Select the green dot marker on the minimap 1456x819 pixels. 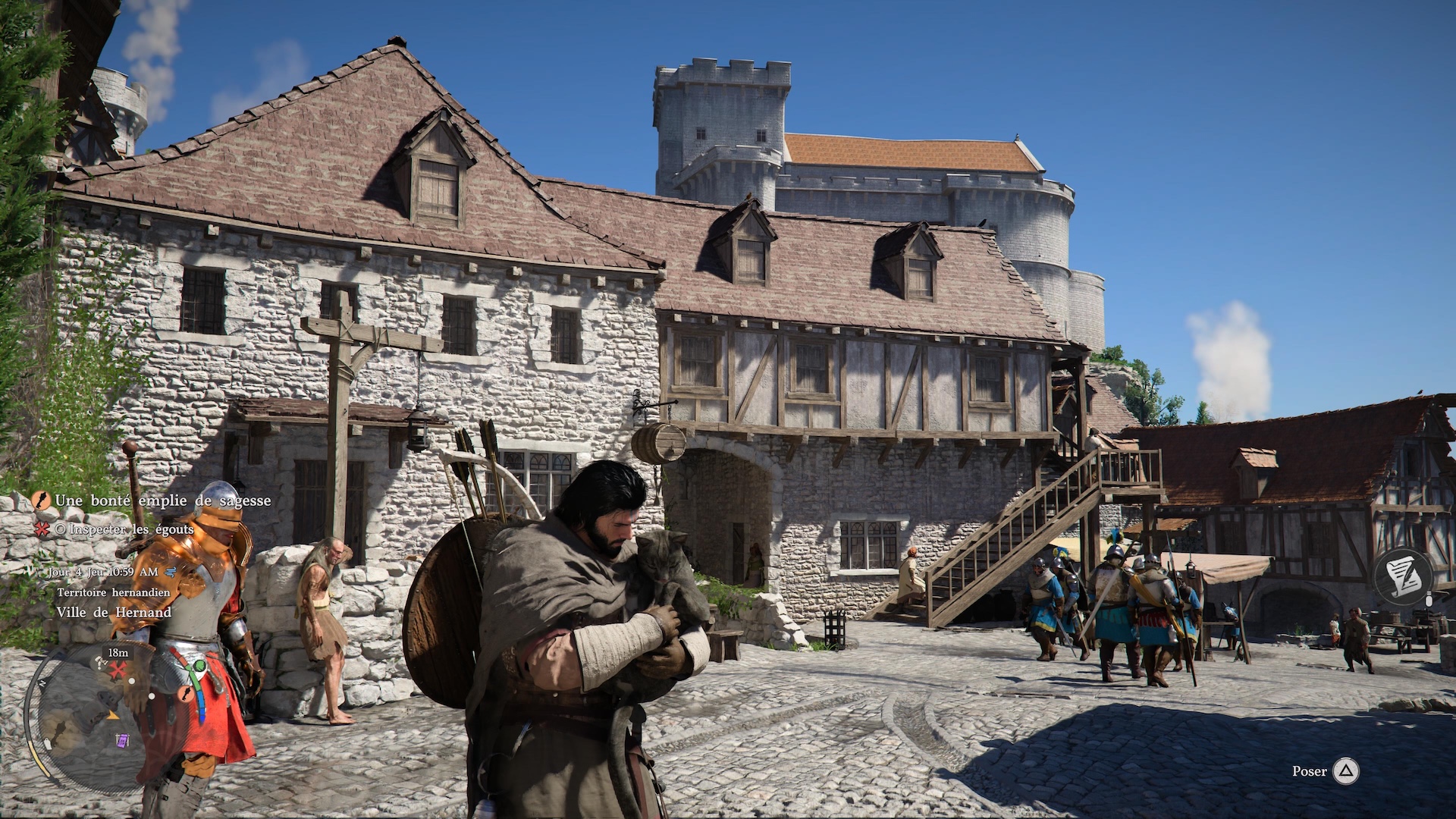[x=199, y=667]
